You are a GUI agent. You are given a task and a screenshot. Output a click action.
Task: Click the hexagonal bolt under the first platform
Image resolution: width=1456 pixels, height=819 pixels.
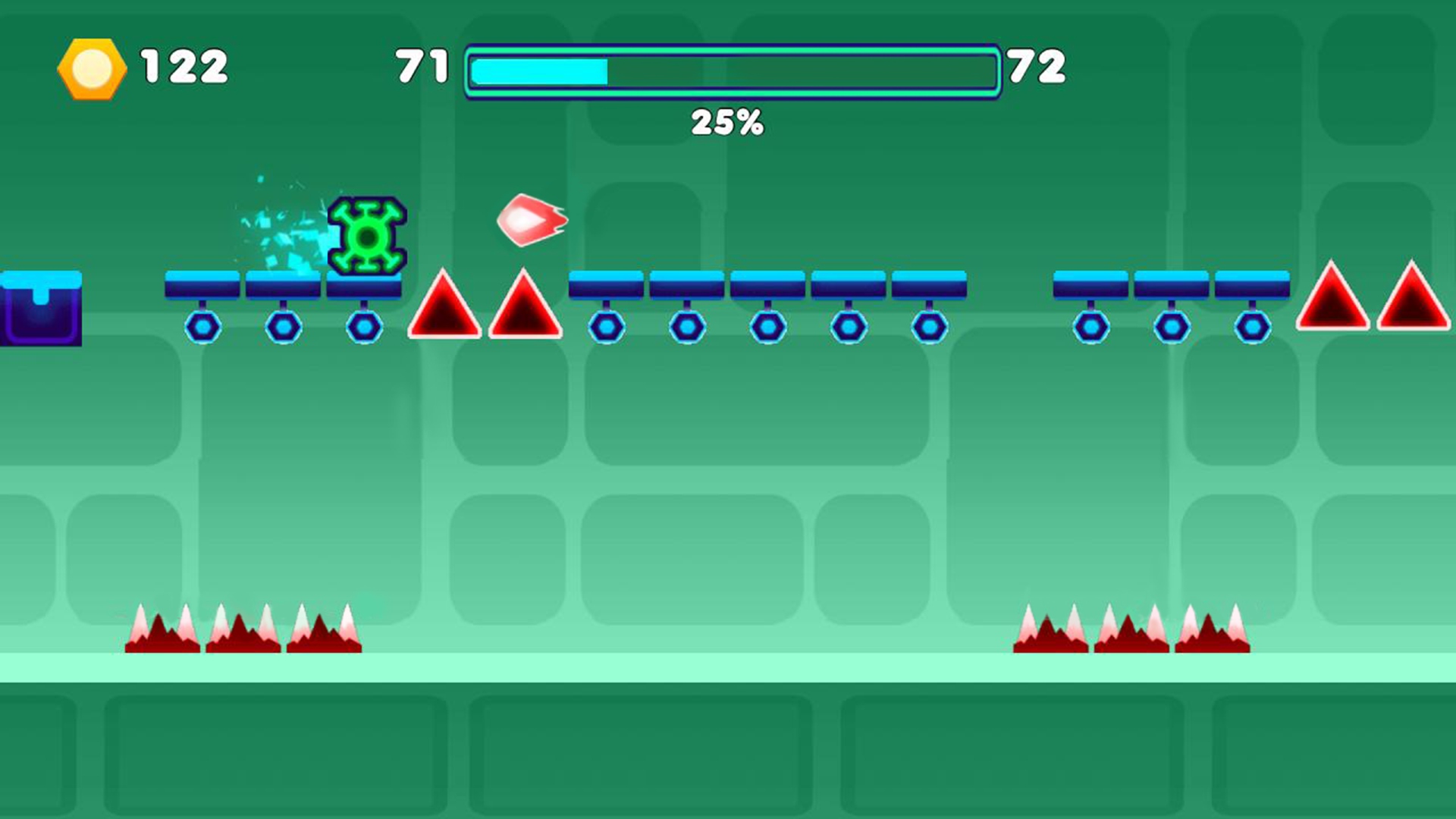click(202, 328)
